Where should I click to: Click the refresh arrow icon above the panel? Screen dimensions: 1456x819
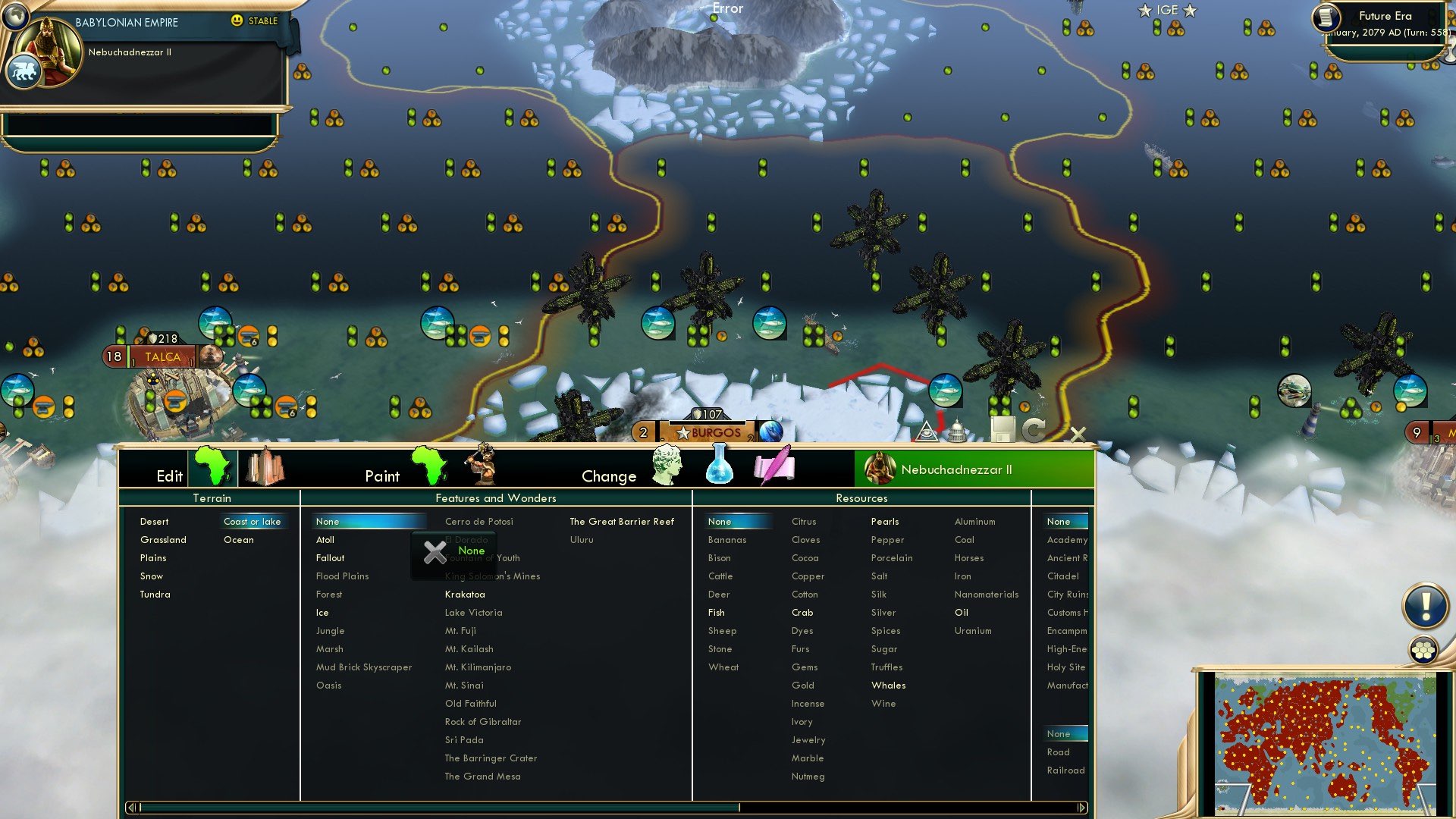pos(1033,430)
